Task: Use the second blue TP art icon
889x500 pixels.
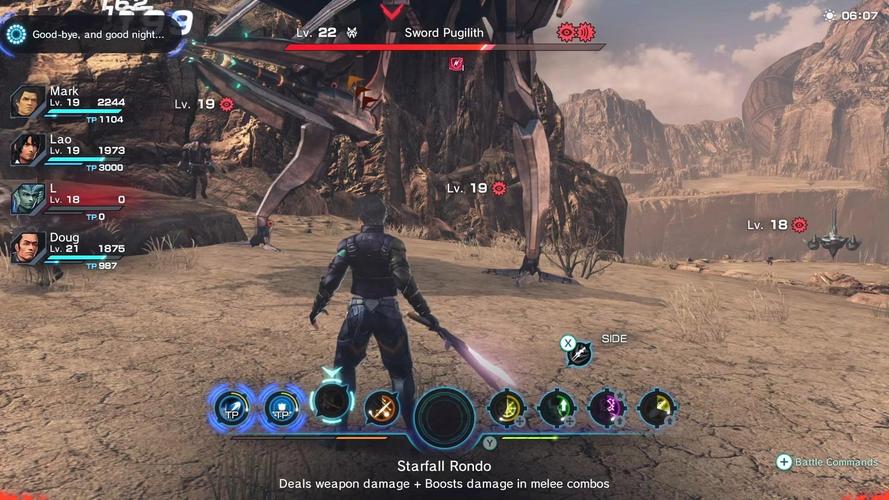Action: pos(283,407)
